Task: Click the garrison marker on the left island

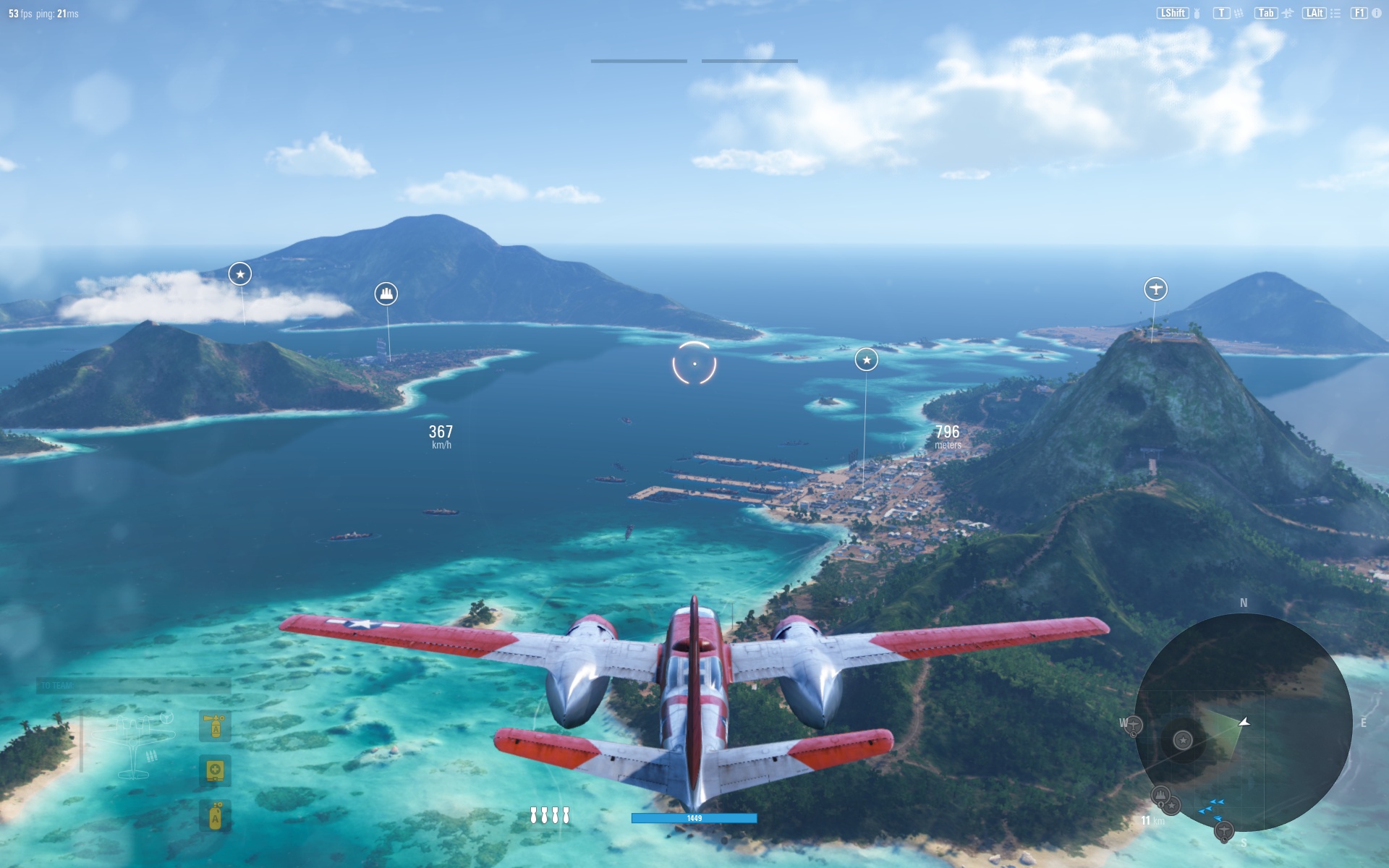Action: 387,292
